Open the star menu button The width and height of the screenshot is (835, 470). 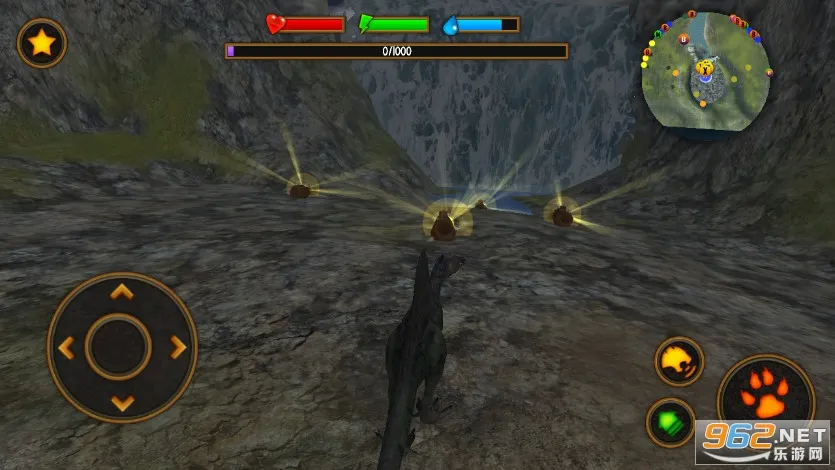pyautogui.click(x=42, y=43)
